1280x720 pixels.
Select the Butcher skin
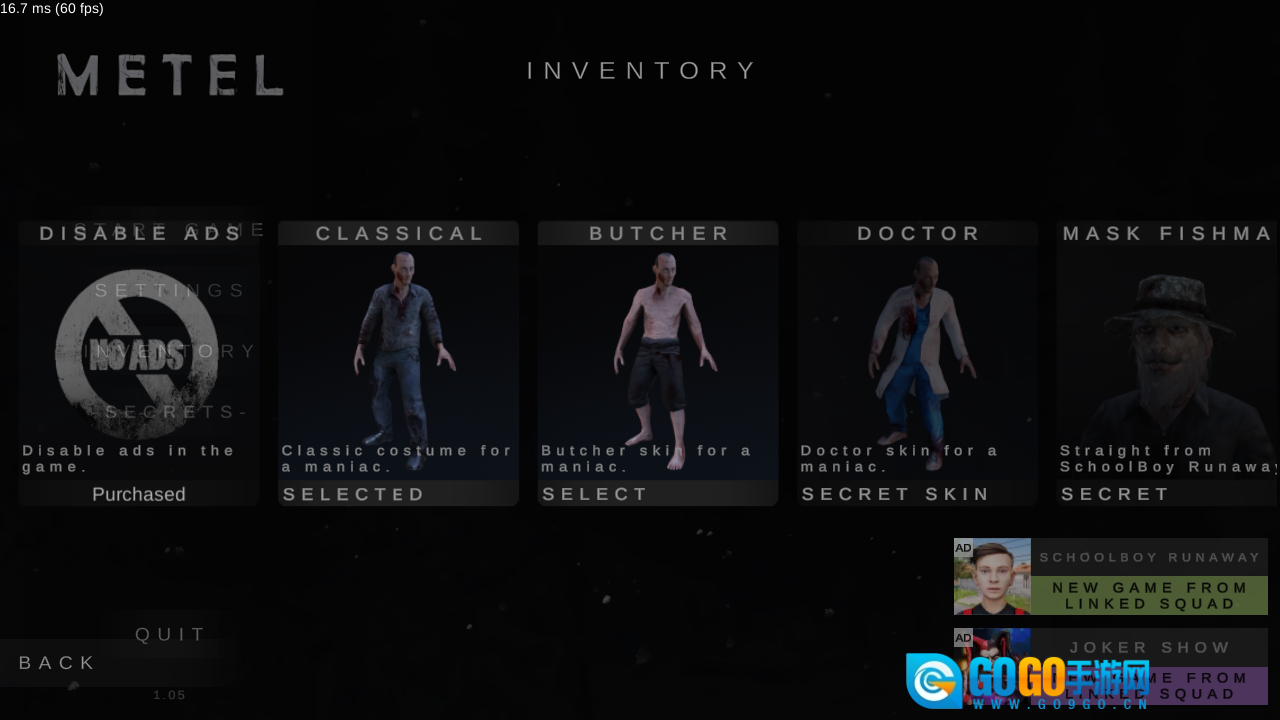click(x=596, y=494)
